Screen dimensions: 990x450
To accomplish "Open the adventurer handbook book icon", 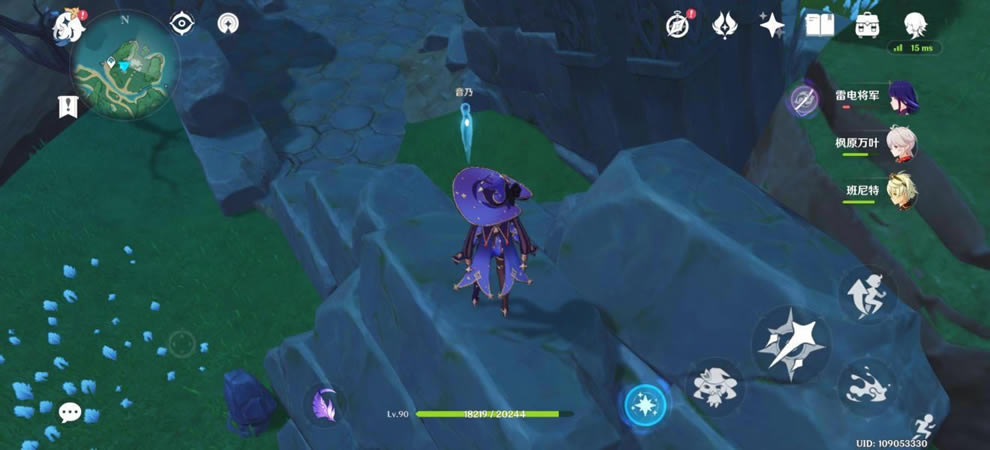I will click(820, 26).
